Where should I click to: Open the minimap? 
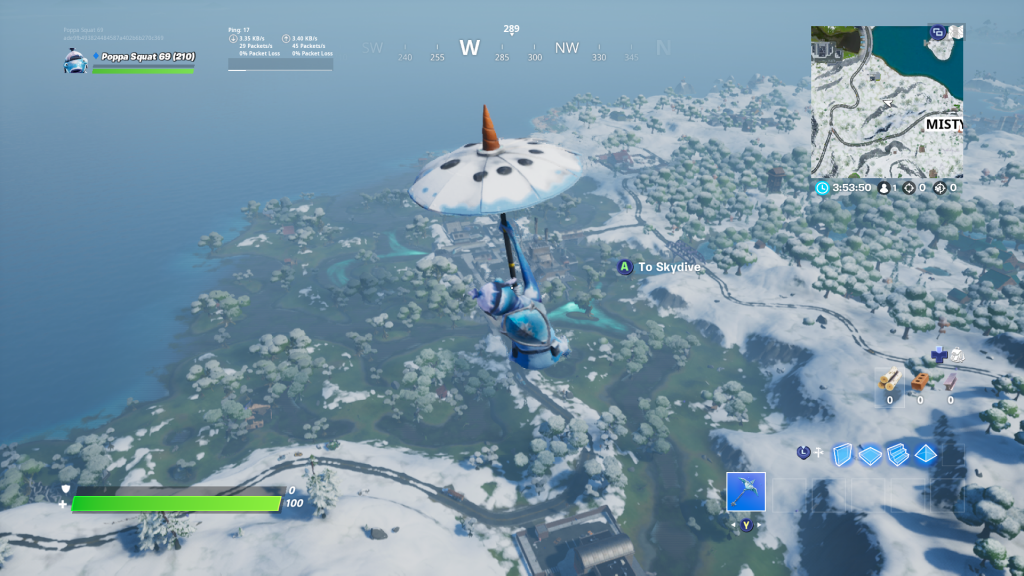[x=887, y=102]
